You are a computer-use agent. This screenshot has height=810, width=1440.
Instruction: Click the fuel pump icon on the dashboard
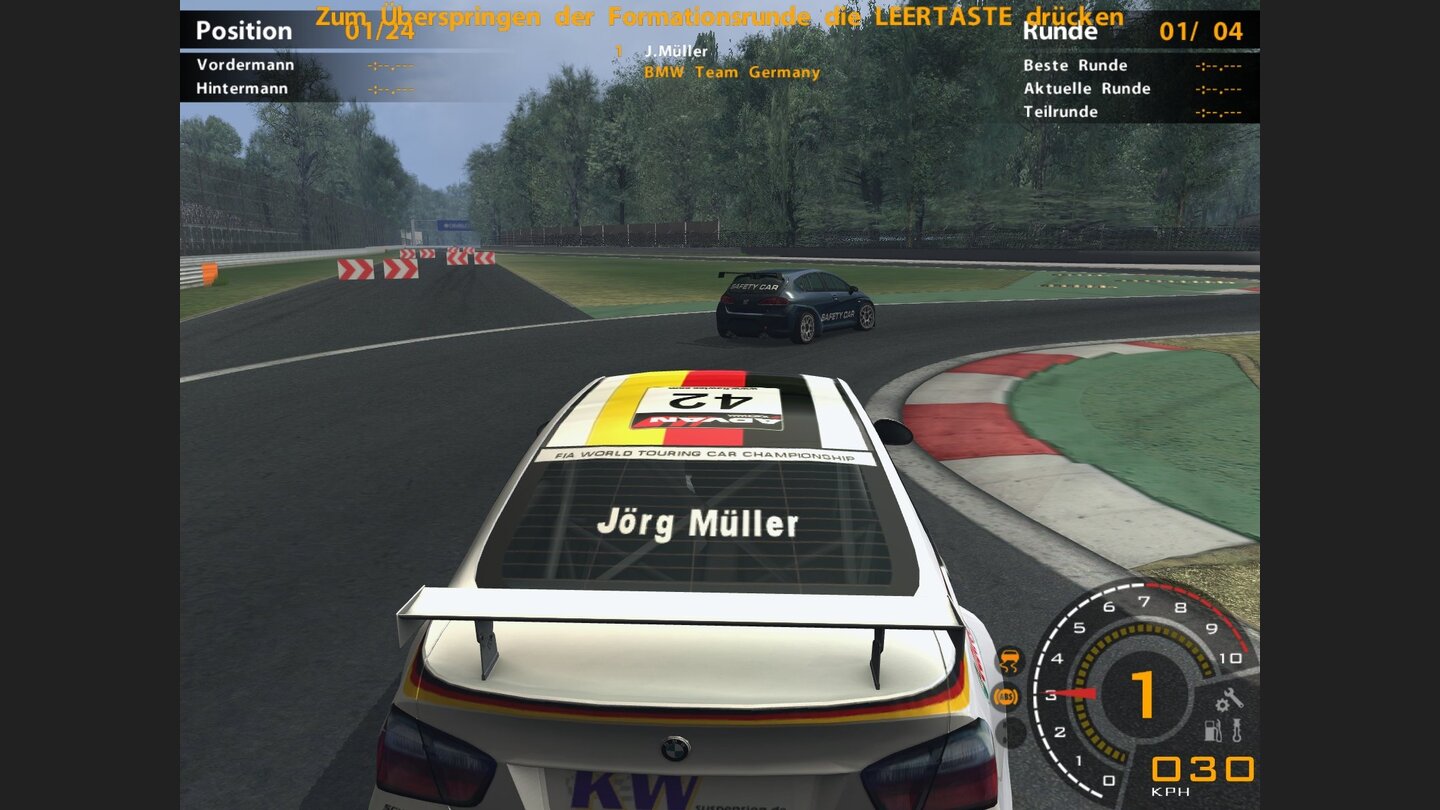point(1212,731)
